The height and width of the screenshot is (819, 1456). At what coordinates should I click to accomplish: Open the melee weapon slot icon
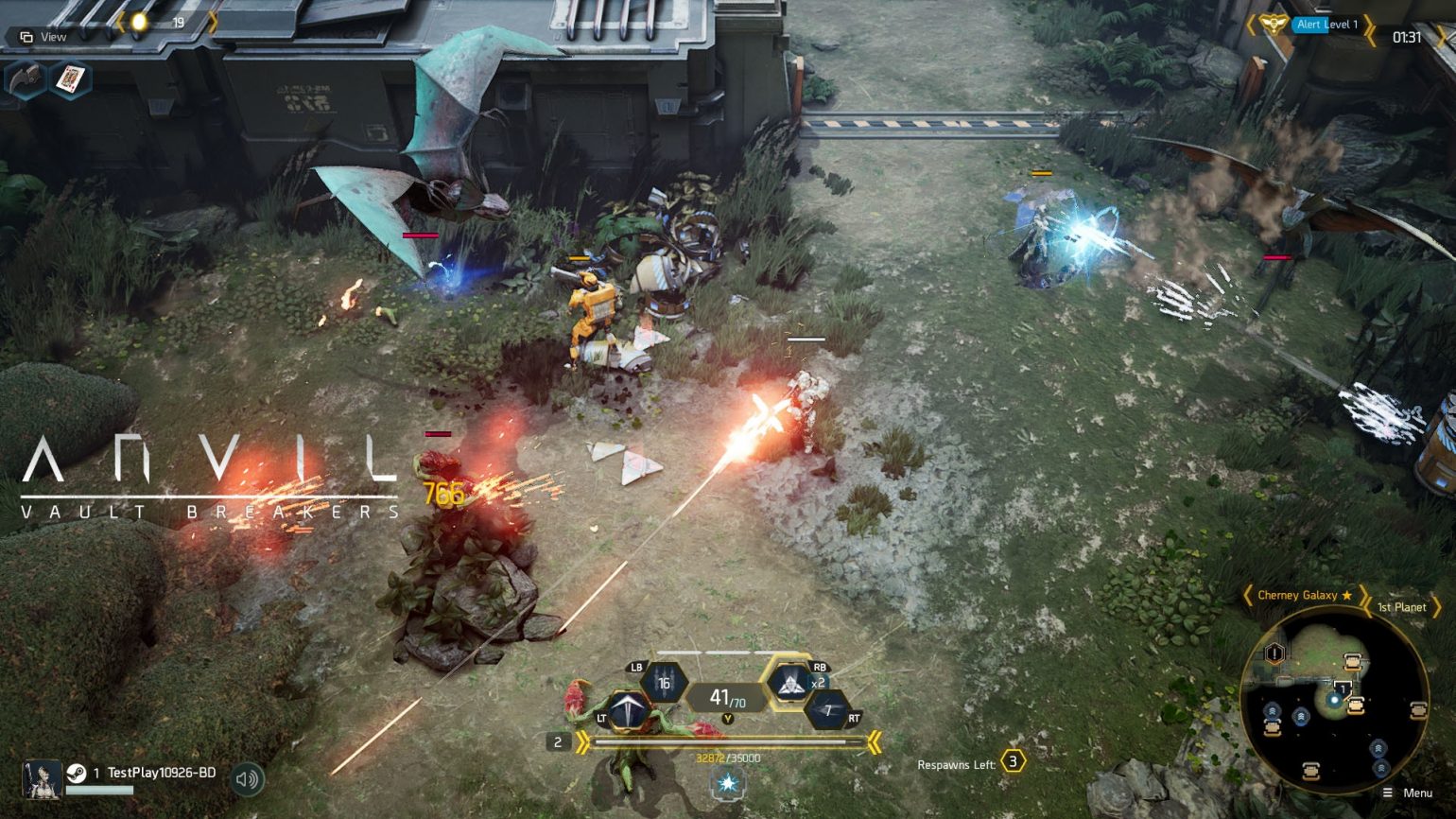pos(27,78)
